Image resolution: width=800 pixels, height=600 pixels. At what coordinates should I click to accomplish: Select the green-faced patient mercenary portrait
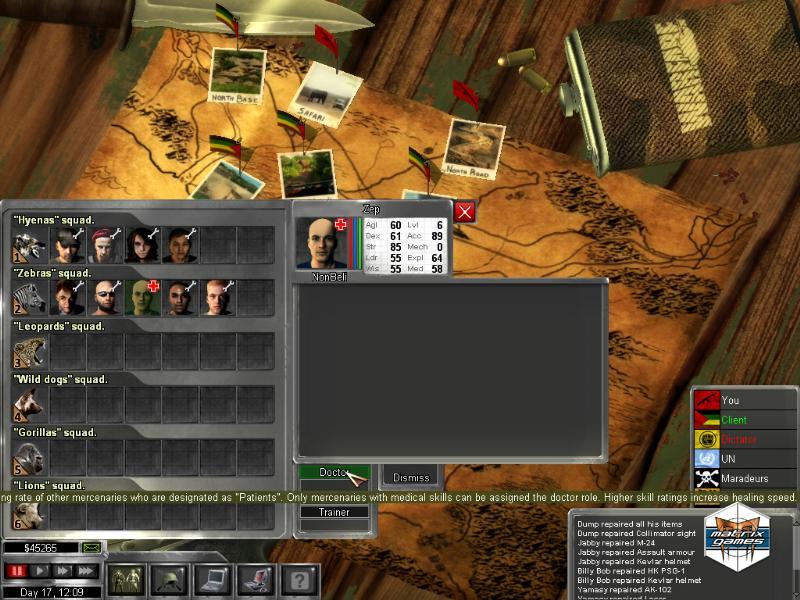(141, 298)
